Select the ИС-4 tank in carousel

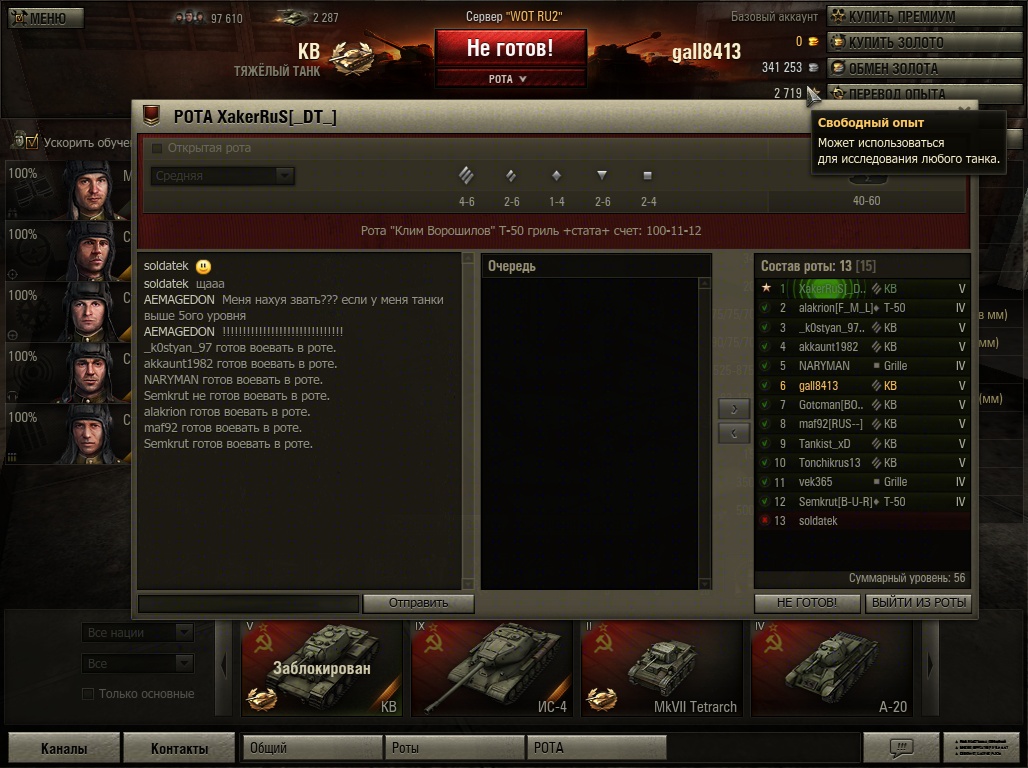tap(491, 668)
